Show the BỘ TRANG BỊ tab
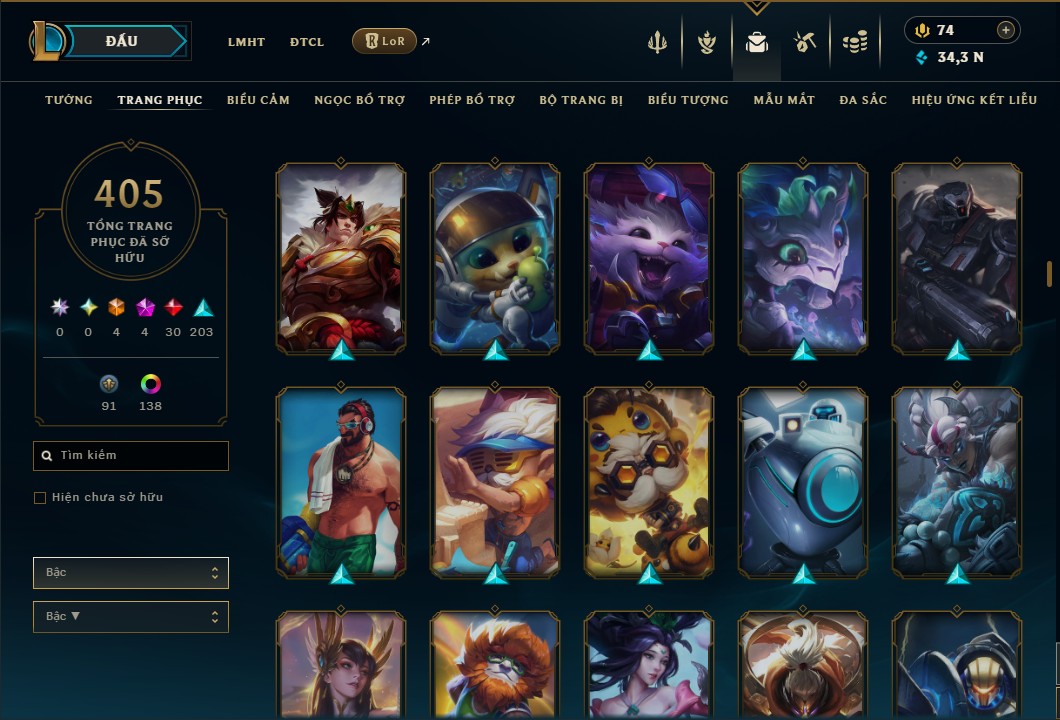The height and width of the screenshot is (720, 1060). [581, 100]
